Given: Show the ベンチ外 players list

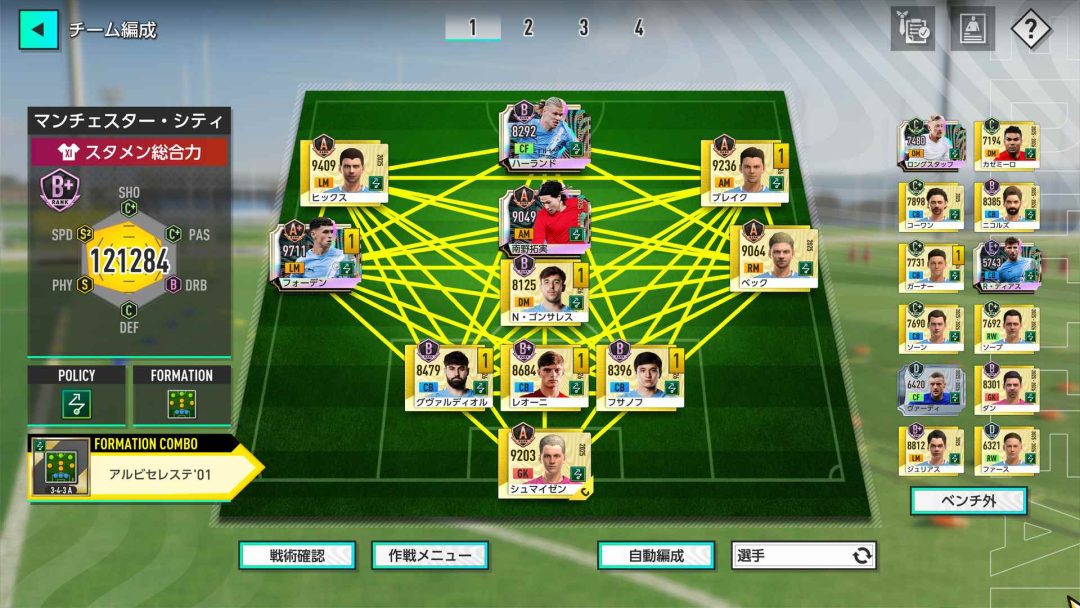Looking at the screenshot, I should (x=968, y=501).
